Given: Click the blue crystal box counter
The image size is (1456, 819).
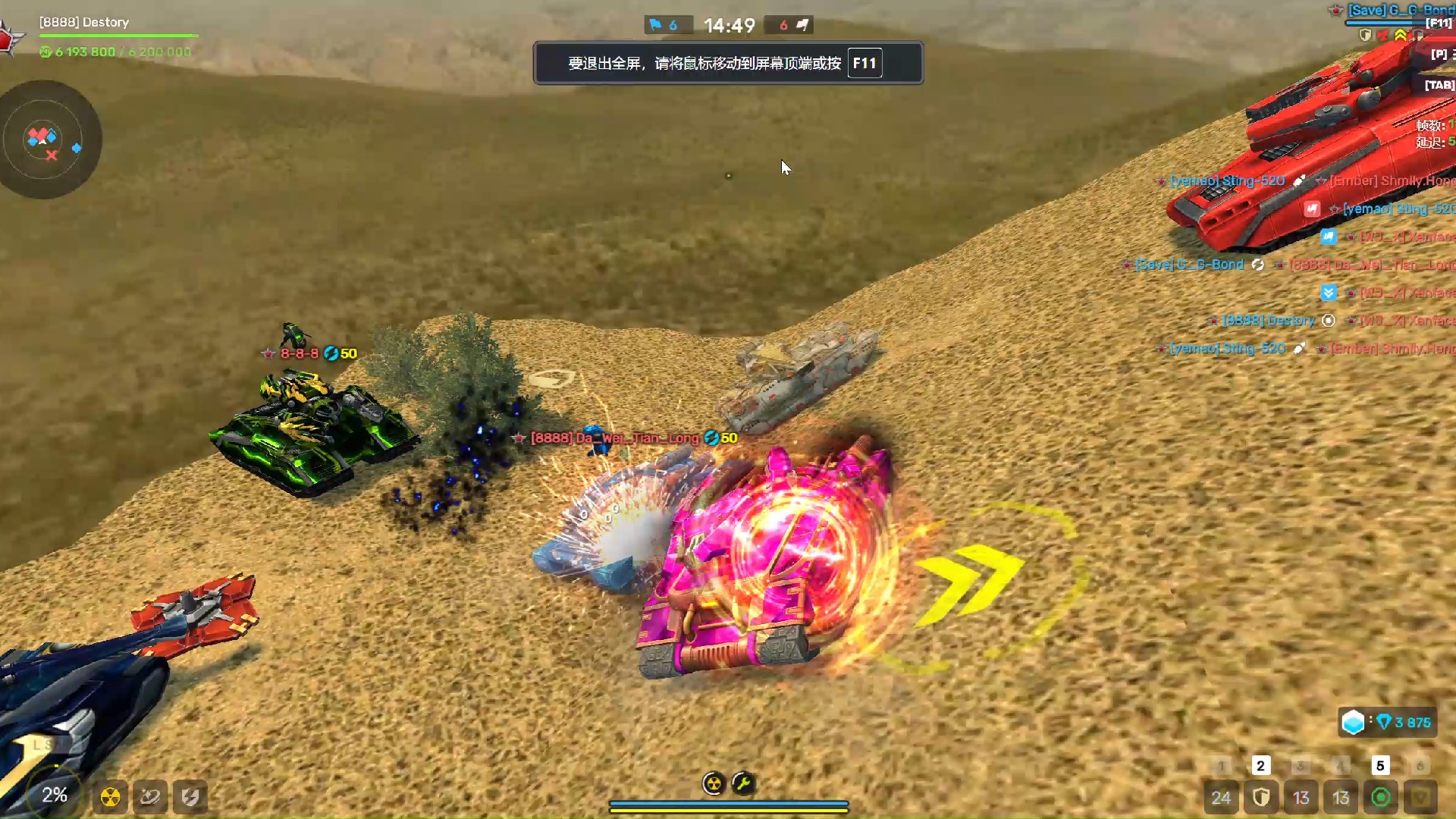Looking at the screenshot, I should [x=1387, y=722].
